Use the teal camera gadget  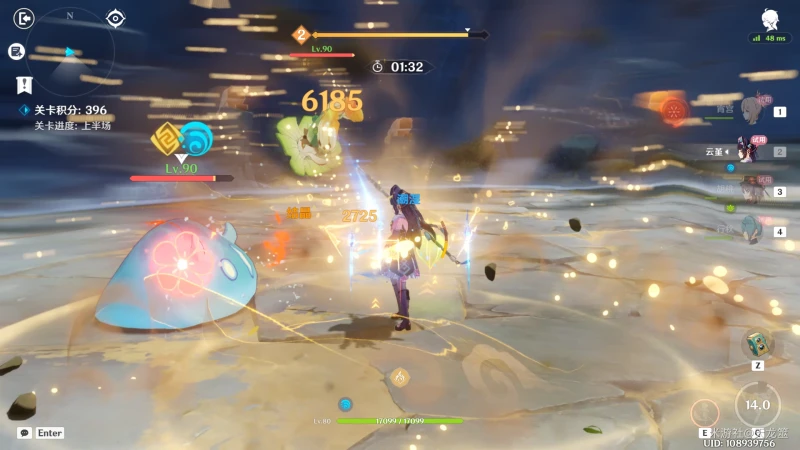coord(757,345)
